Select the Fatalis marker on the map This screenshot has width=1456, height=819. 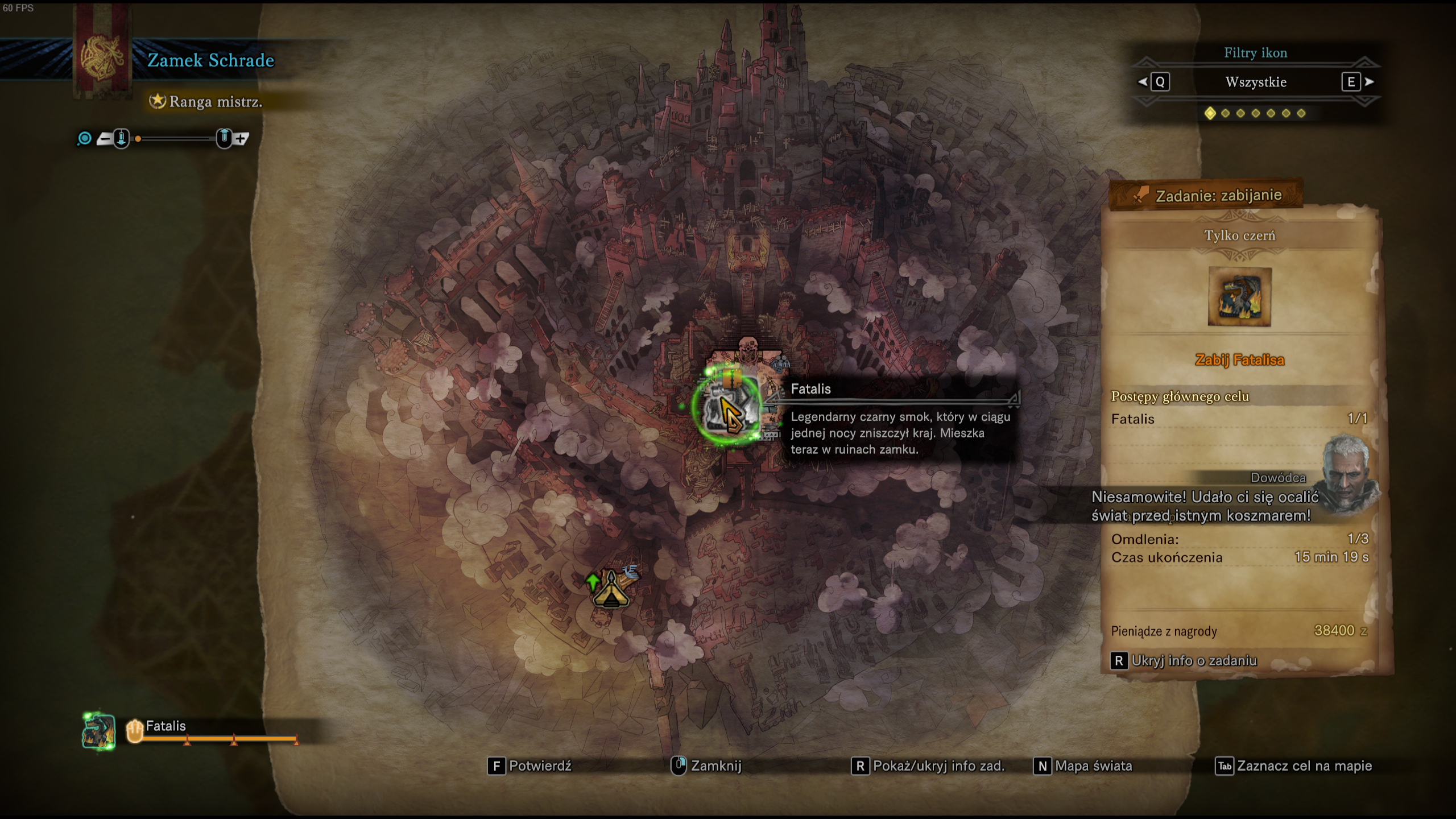pyautogui.click(x=727, y=406)
